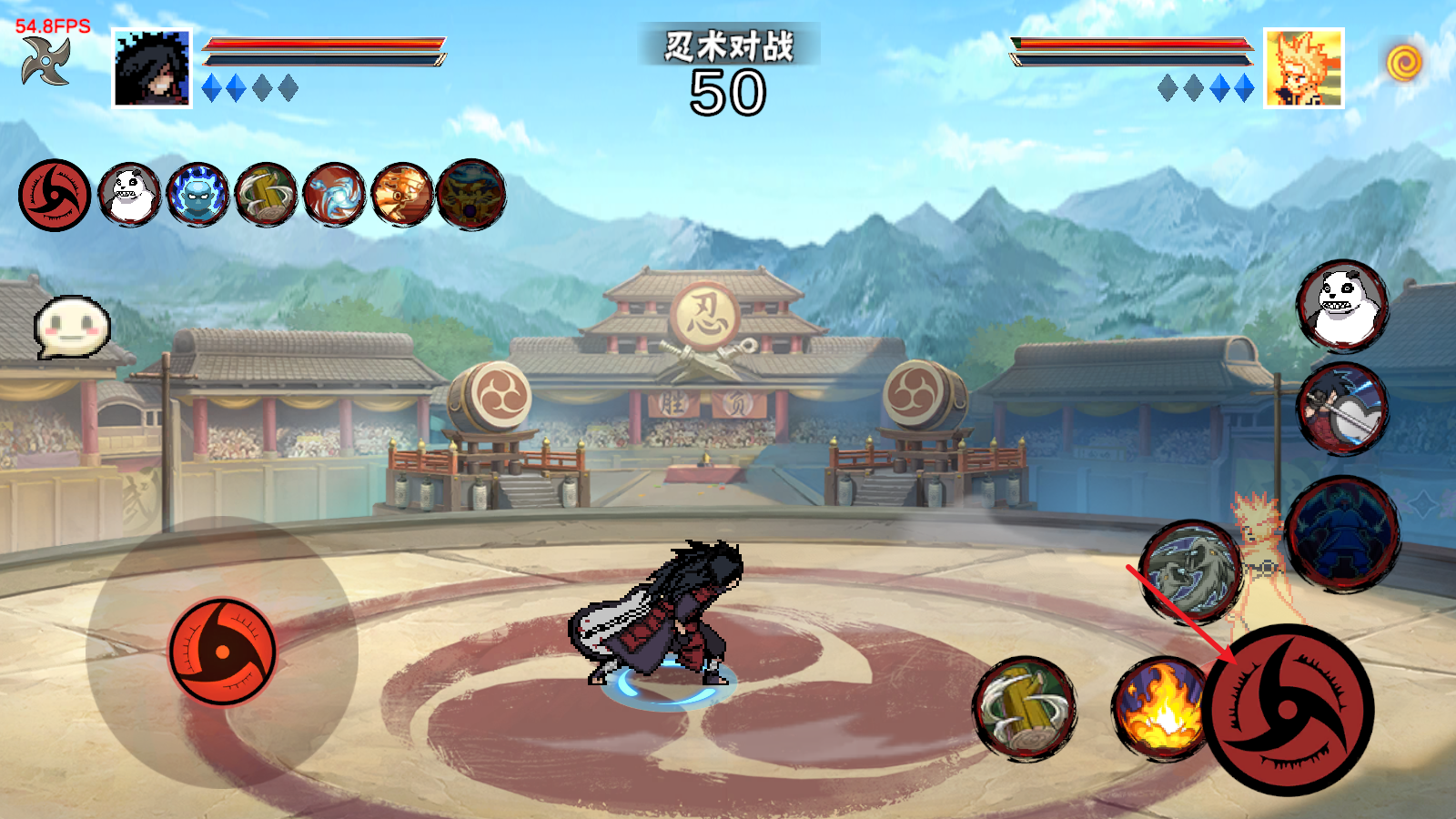Open the shuriken menu icon

click(46, 61)
